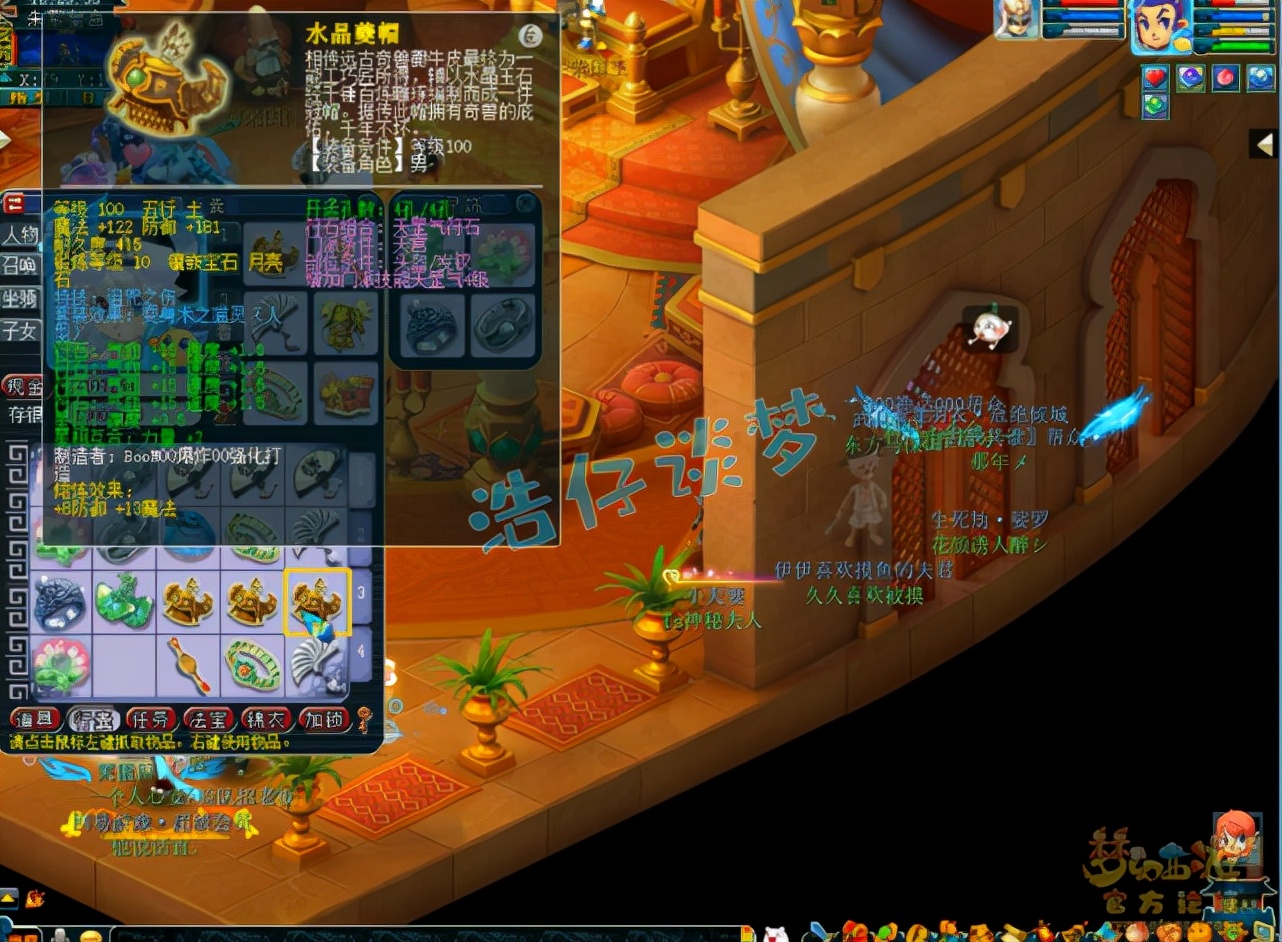Select the dark blue armor item
The width and height of the screenshot is (1282, 942).
pos(60,603)
